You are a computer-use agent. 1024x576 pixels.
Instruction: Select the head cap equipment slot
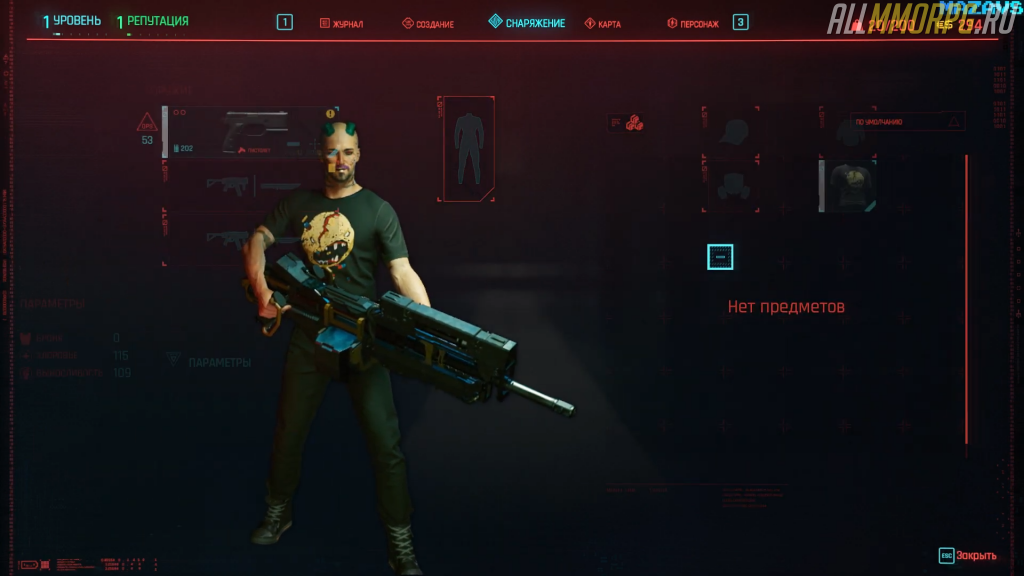pyautogui.click(x=730, y=130)
